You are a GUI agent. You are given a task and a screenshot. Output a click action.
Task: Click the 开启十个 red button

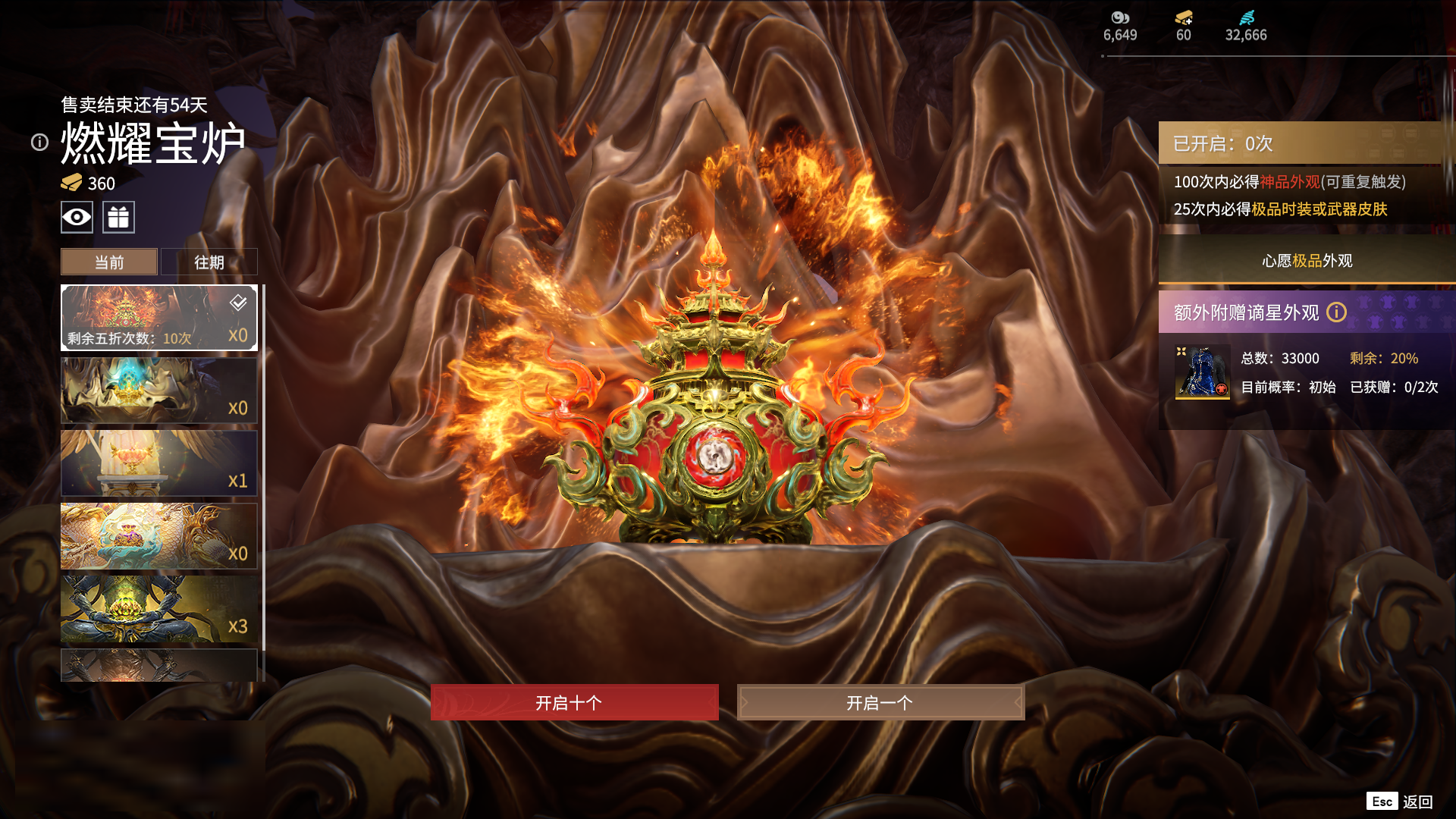(x=574, y=702)
